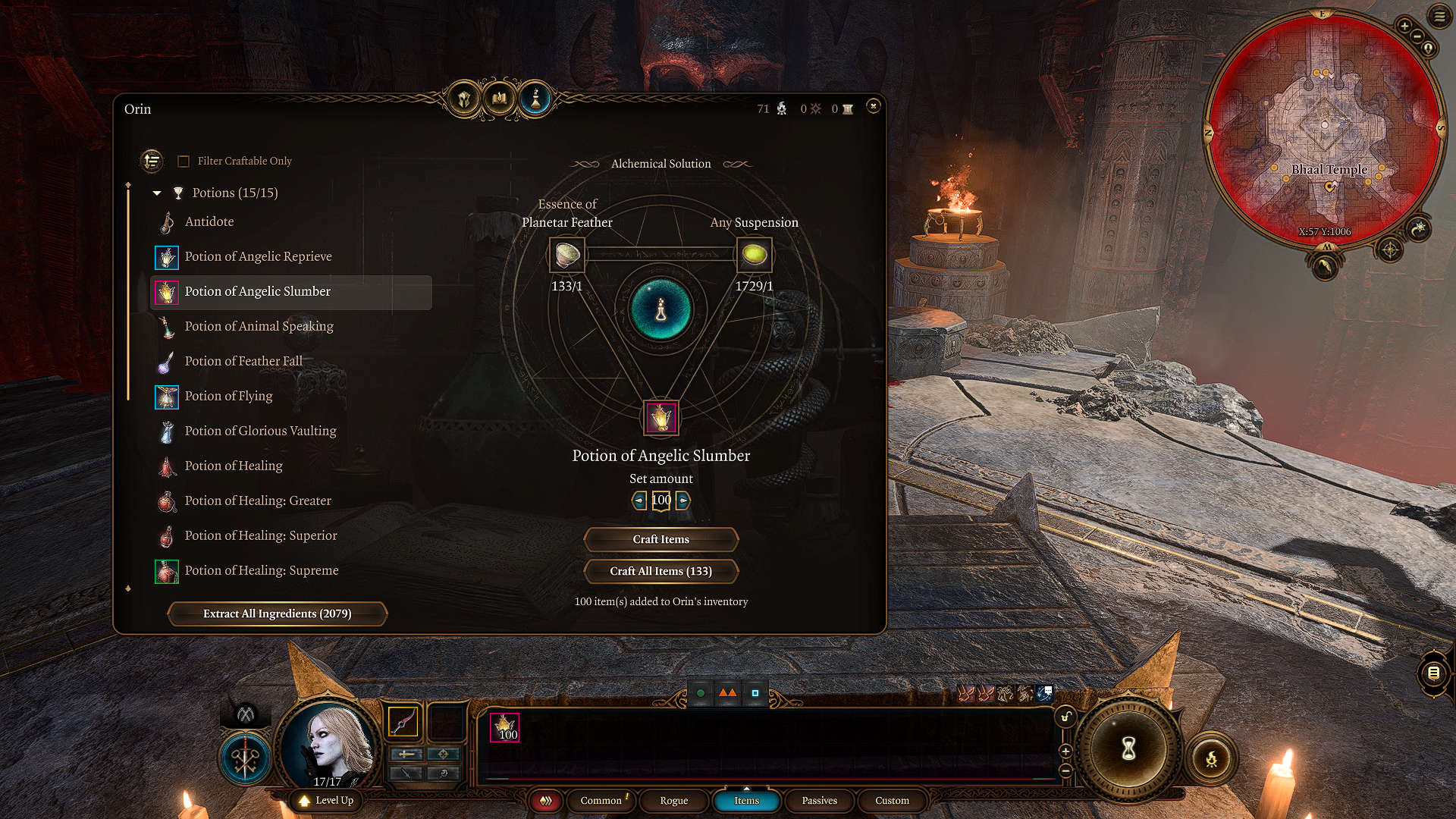This screenshot has height=819, width=1456.
Task: Use Potion of Angelic Slumber hotbar stack
Action: (504, 727)
